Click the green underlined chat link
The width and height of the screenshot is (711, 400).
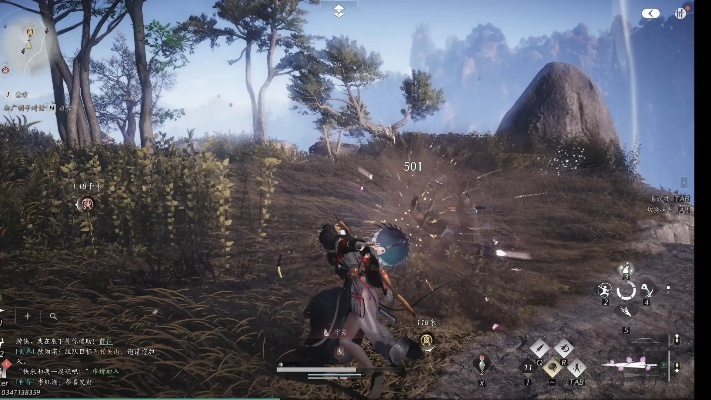click(x=105, y=341)
